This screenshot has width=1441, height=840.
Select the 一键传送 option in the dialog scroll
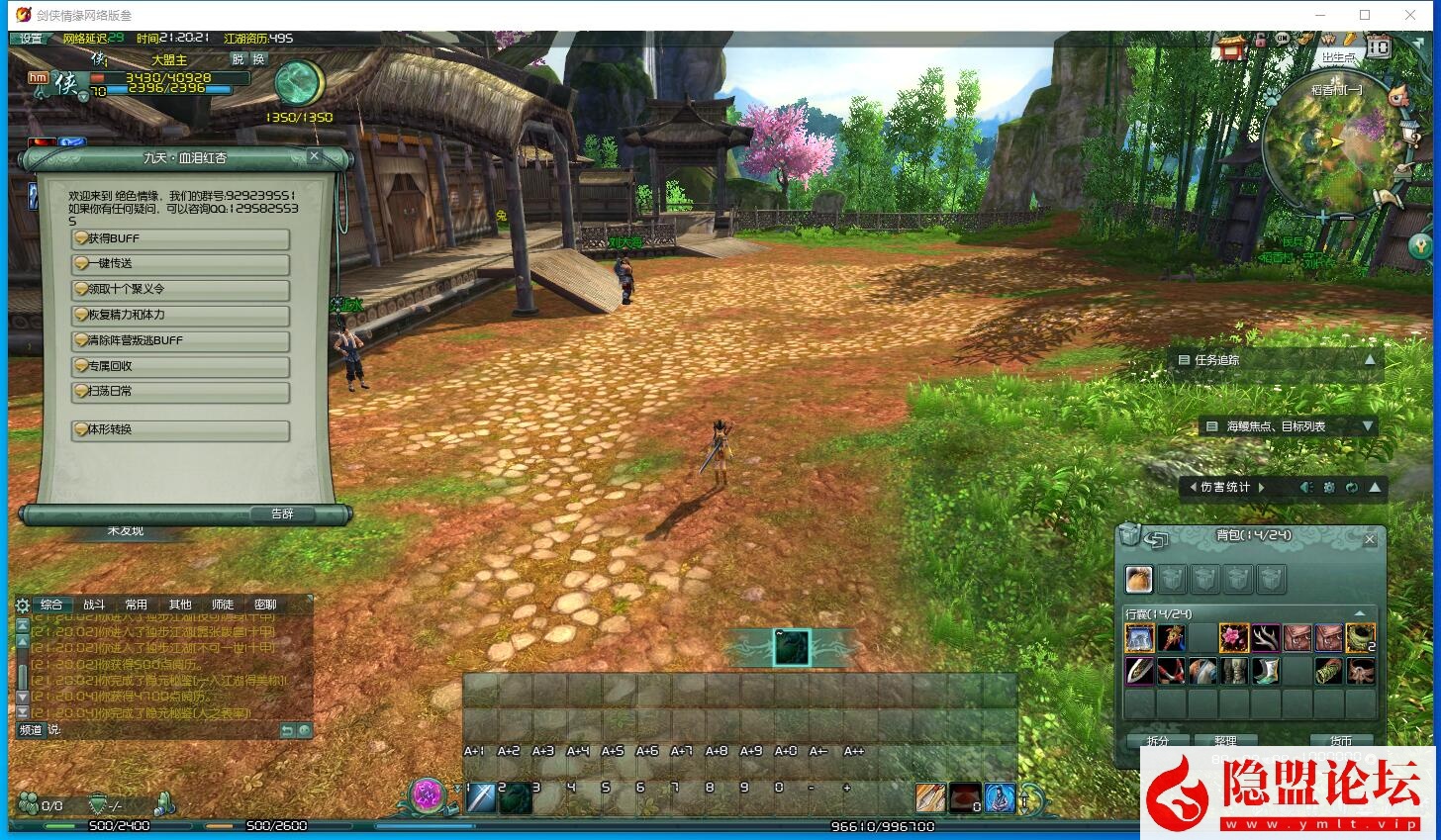tap(179, 264)
